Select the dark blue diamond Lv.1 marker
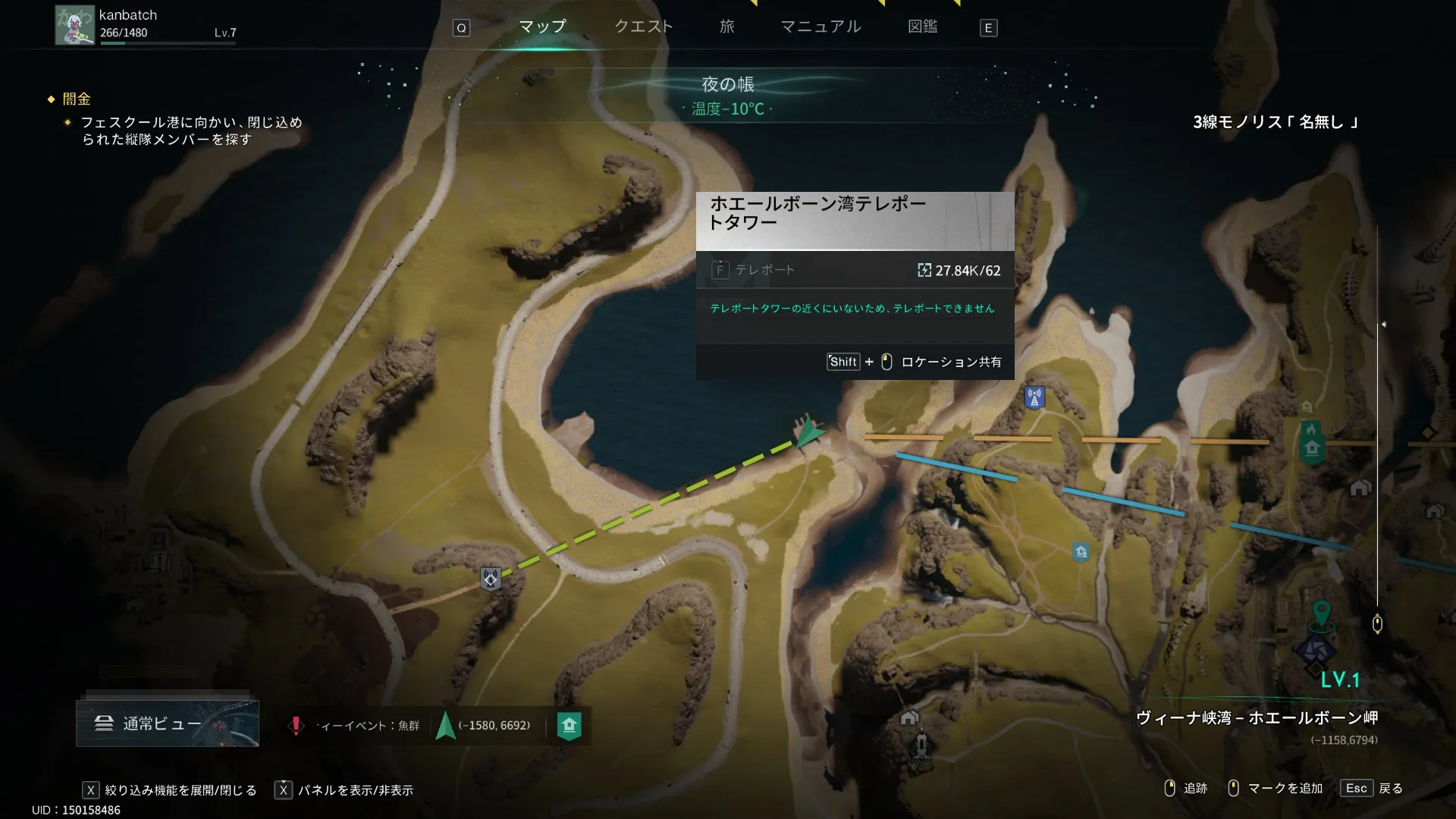1456x819 pixels. pos(1316,651)
